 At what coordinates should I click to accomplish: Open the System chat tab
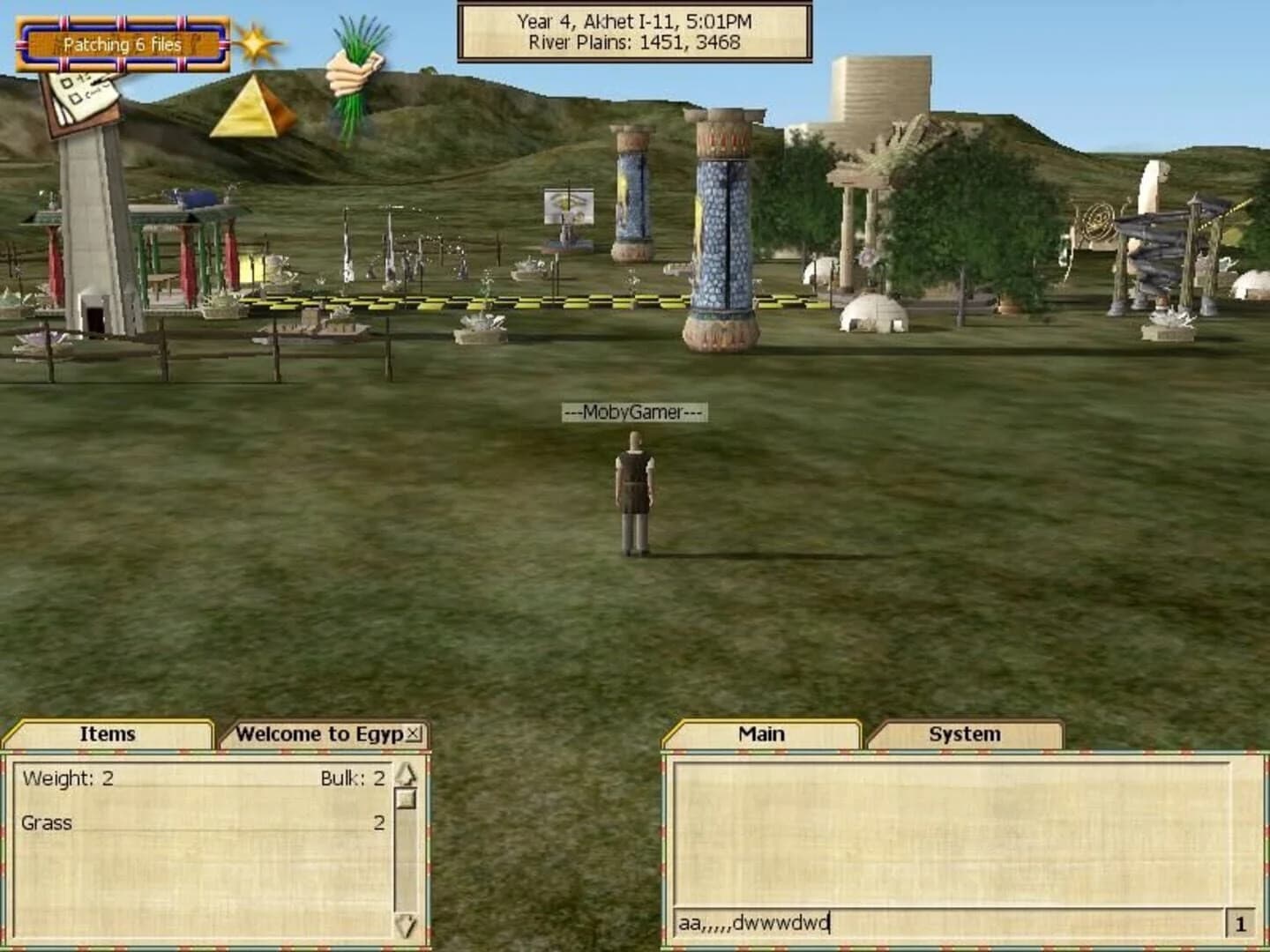965,733
